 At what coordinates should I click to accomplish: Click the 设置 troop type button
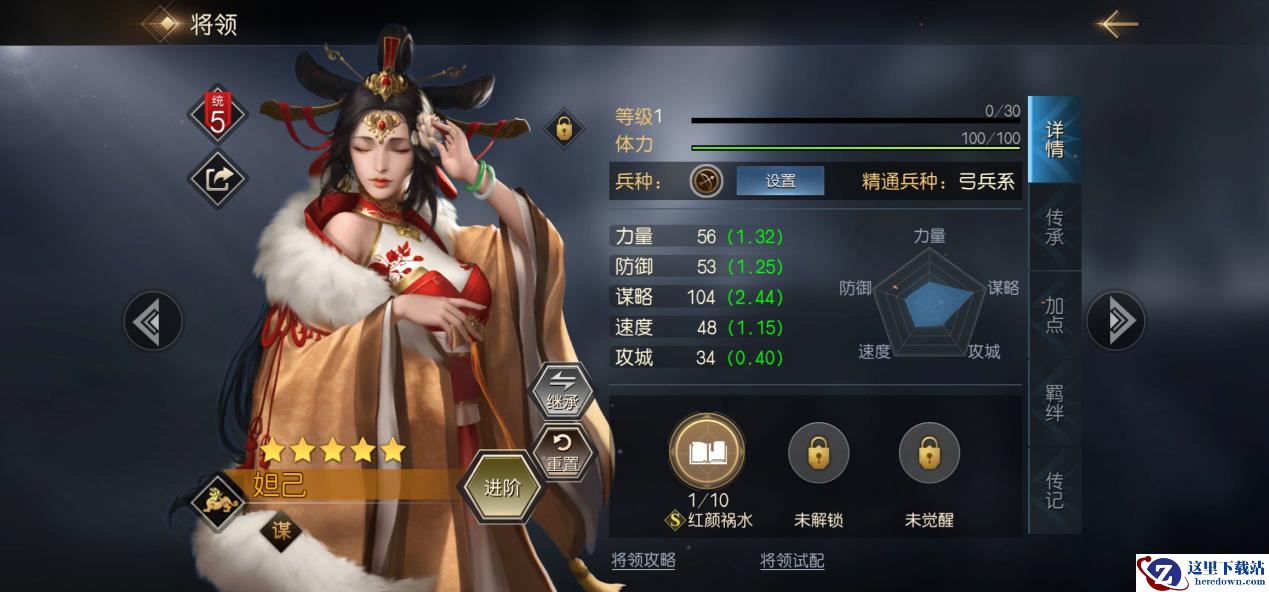coord(780,181)
